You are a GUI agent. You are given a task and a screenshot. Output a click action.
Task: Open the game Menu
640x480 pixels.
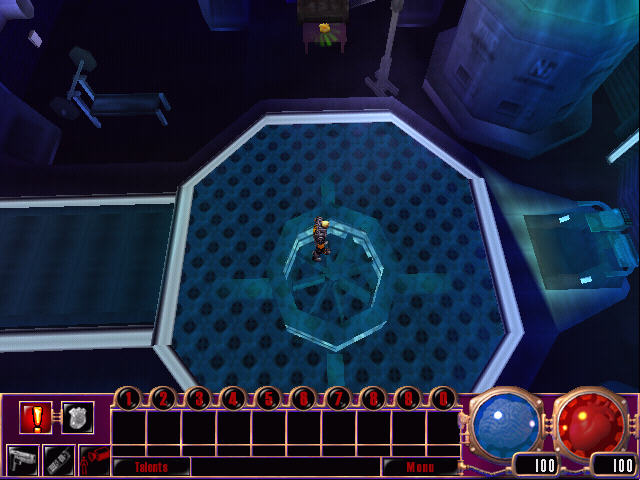[x=418, y=467]
